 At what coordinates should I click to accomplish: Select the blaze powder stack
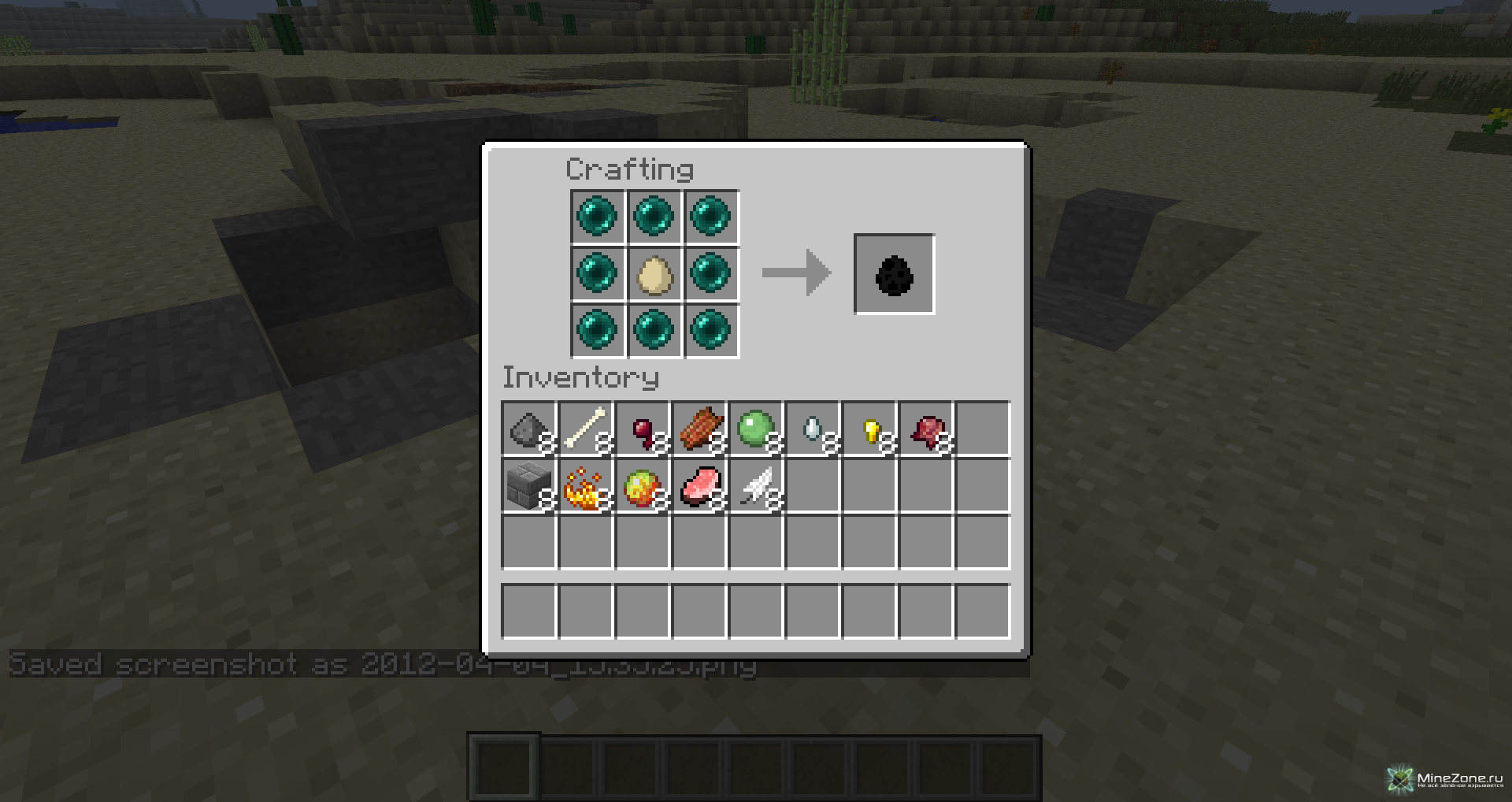[x=586, y=487]
